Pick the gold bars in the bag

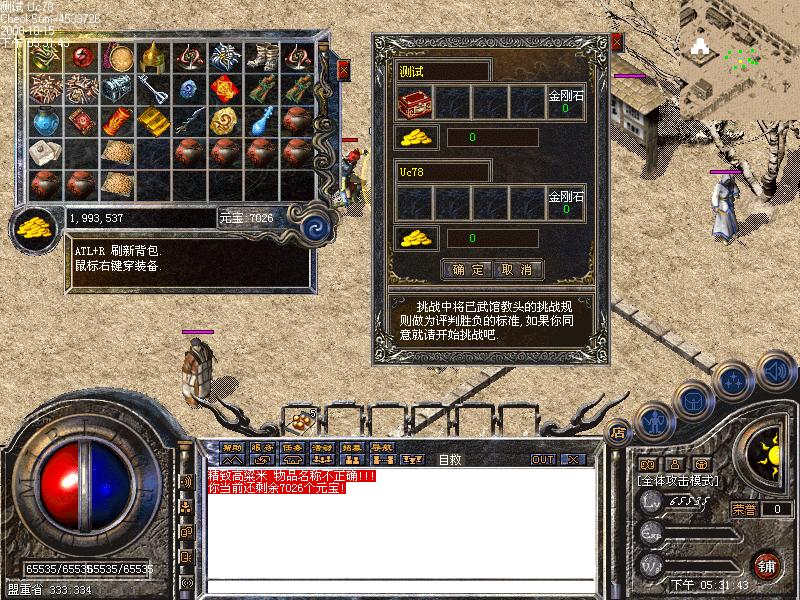point(153,120)
